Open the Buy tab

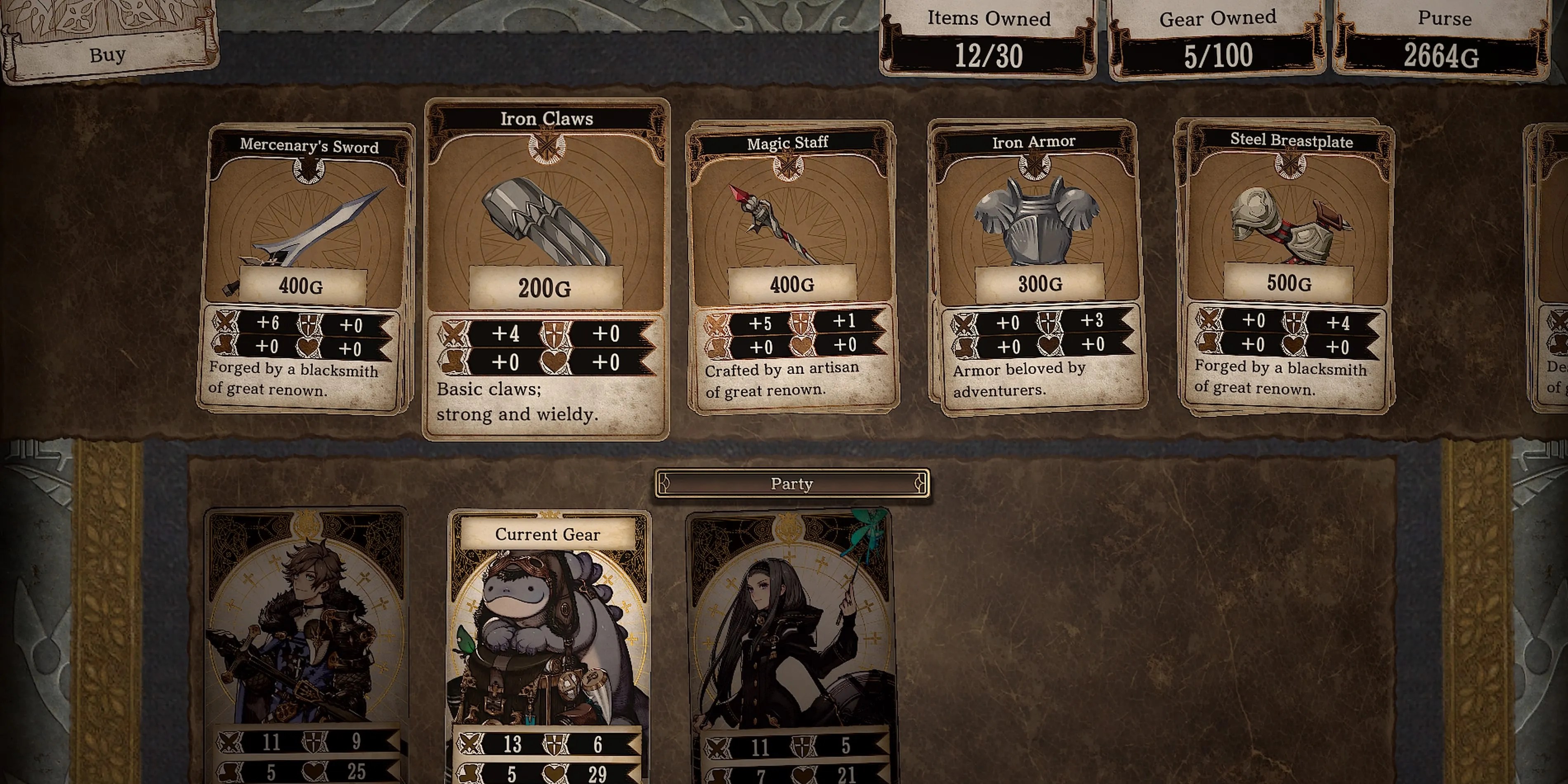[109, 55]
